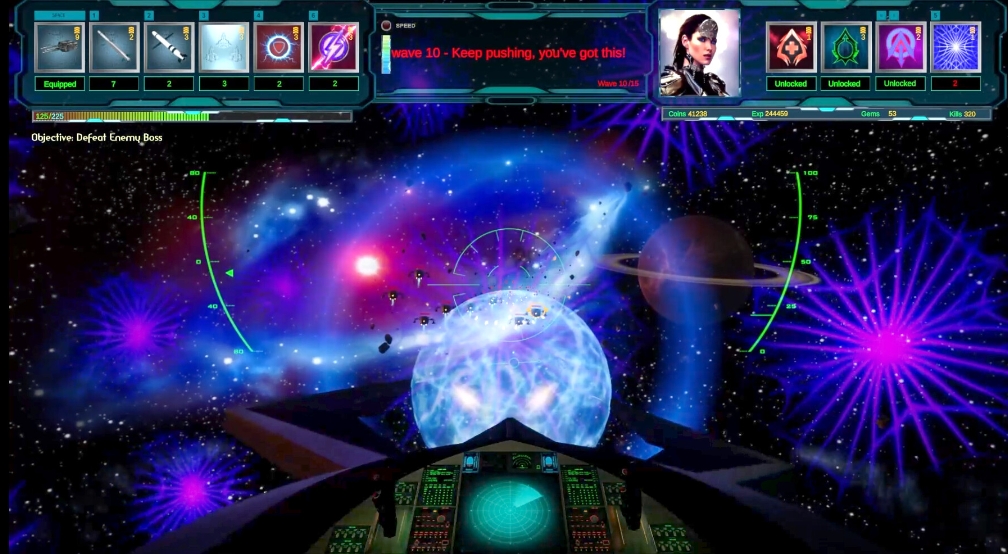Trigger the purple lightning bolt ability

click(333, 47)
